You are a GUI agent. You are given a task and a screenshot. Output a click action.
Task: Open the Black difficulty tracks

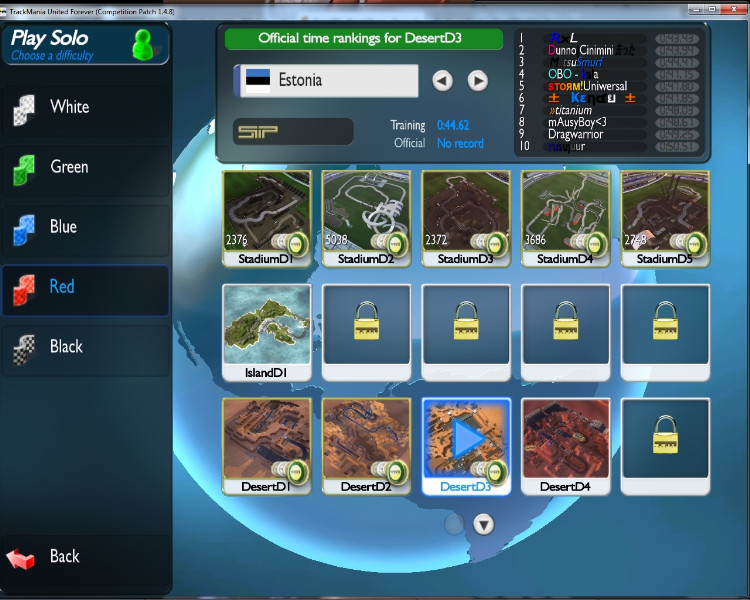(85, 347)
